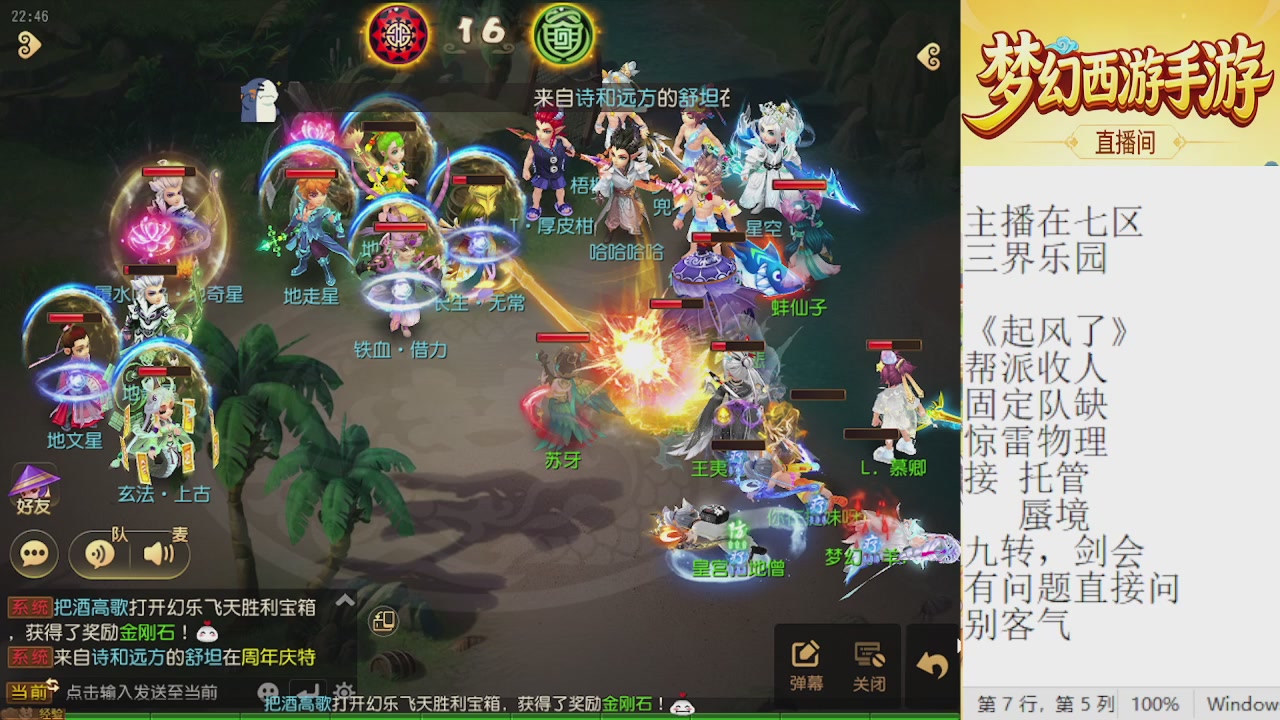
Task: Send message using the enter arrow icon
Action: [x=307, y=690]
